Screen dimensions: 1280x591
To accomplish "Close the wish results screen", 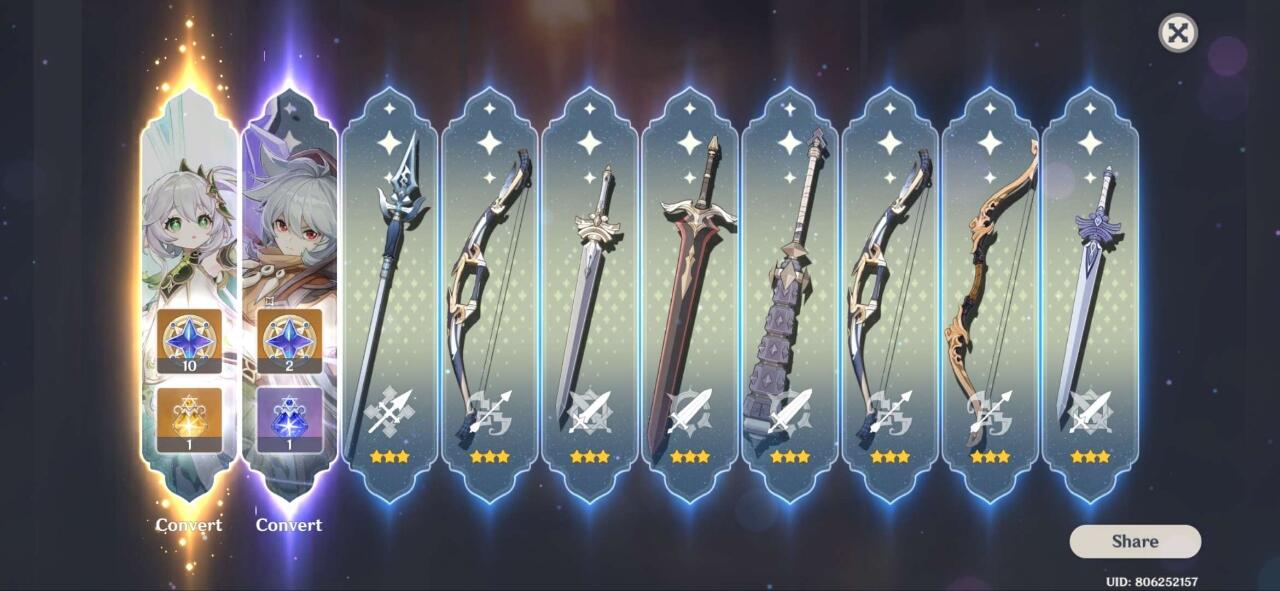I will tap(1178, 33).
